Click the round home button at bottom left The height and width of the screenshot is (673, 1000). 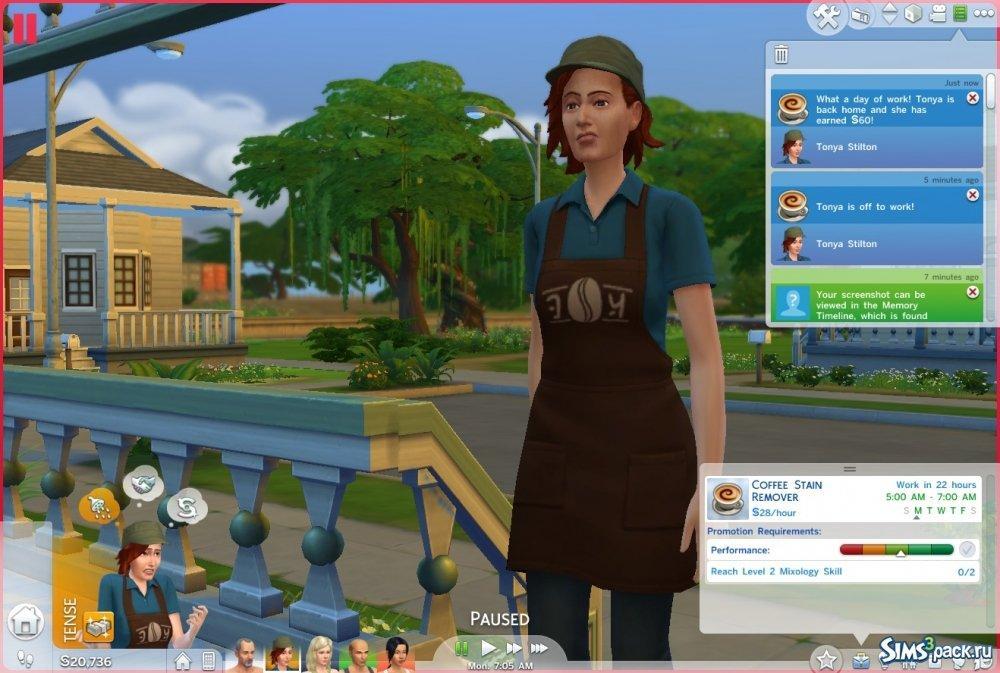click(25, 622)
